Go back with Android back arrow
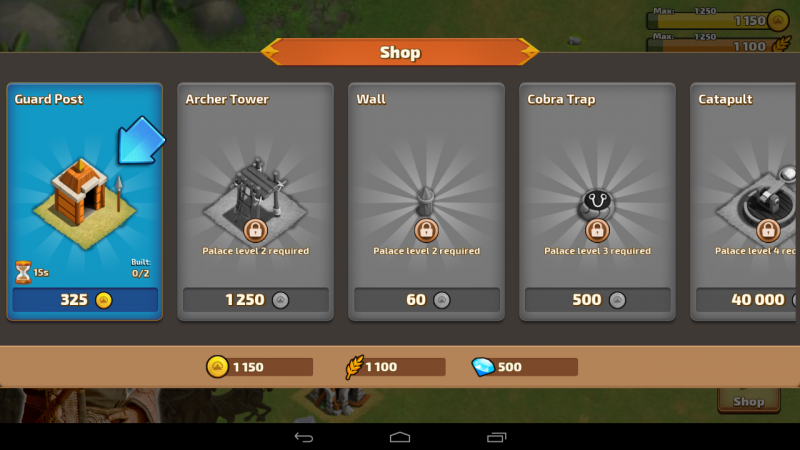Image resolution: width=800 pixels, height=450 pixels. tap(303, 437)
